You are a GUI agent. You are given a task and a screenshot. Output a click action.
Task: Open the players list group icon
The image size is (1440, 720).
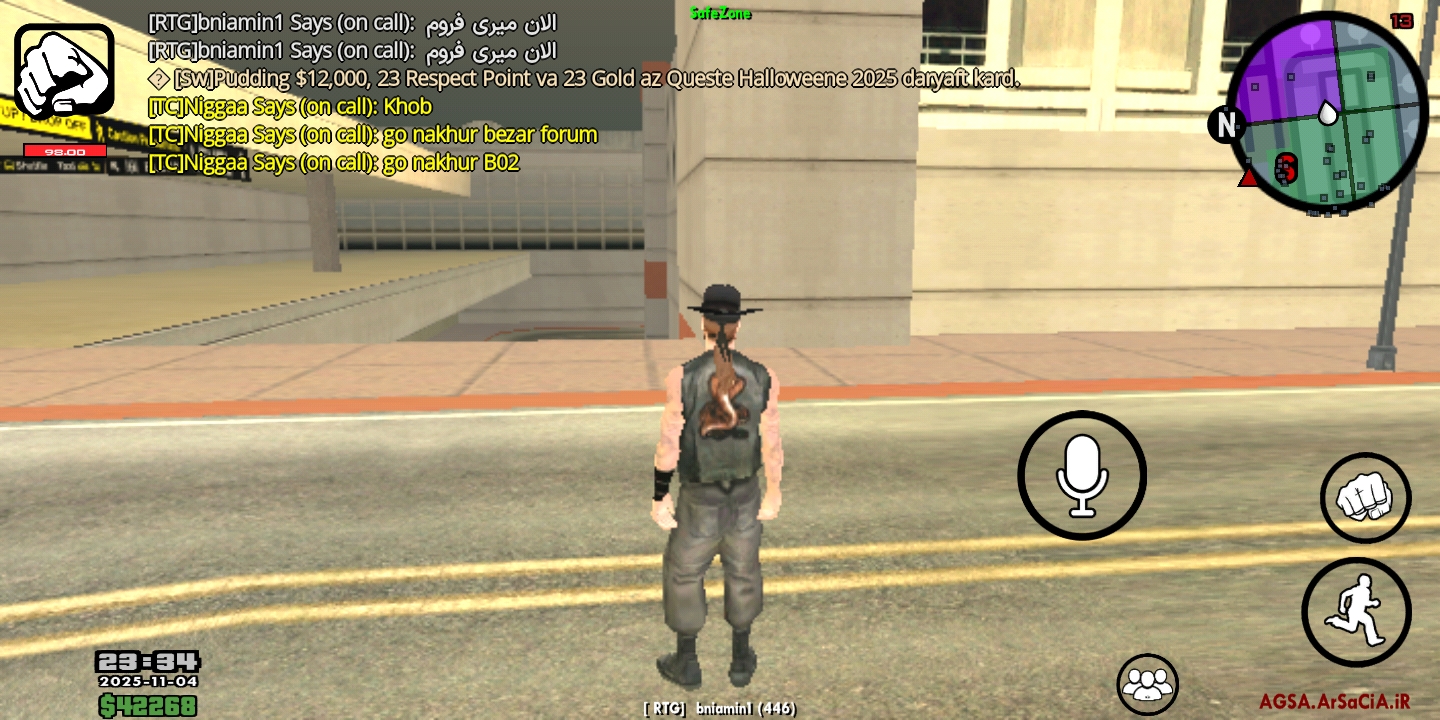[x=1146, y=683]
